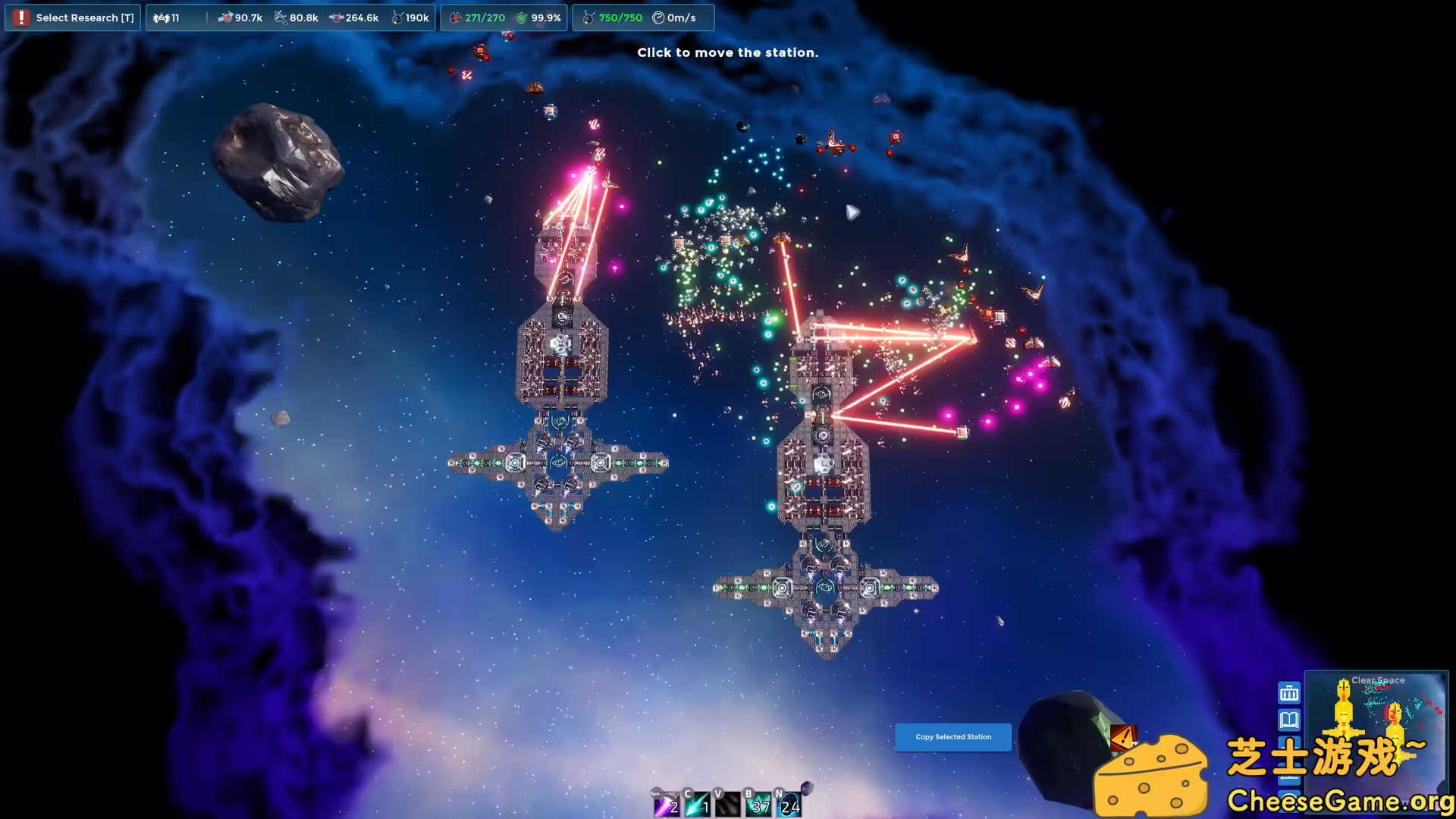
Task: Select the dark ability slot marked V
Action: click(727, 805)
